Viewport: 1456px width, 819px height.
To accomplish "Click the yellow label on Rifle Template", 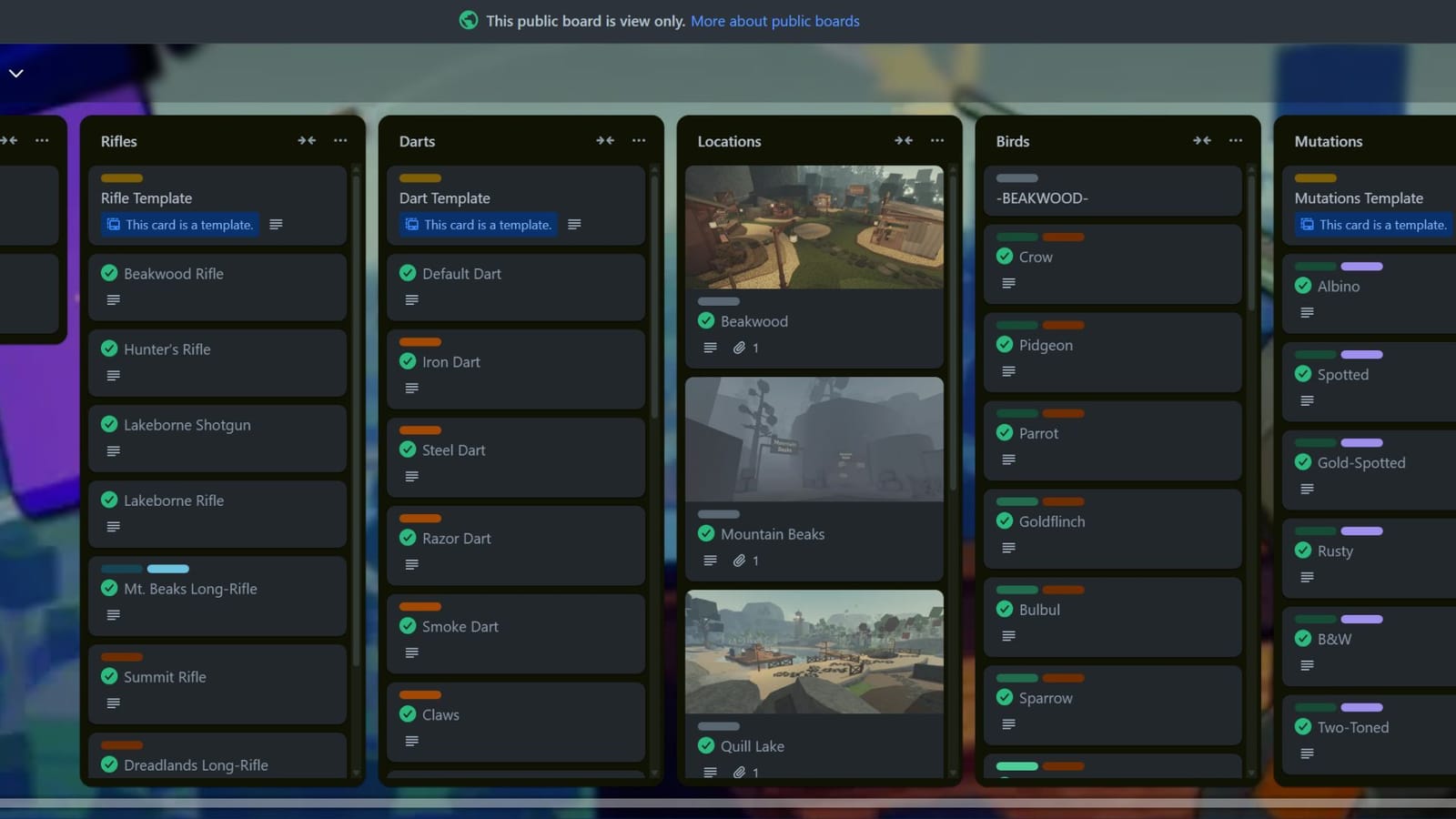I will pos(121,178).
